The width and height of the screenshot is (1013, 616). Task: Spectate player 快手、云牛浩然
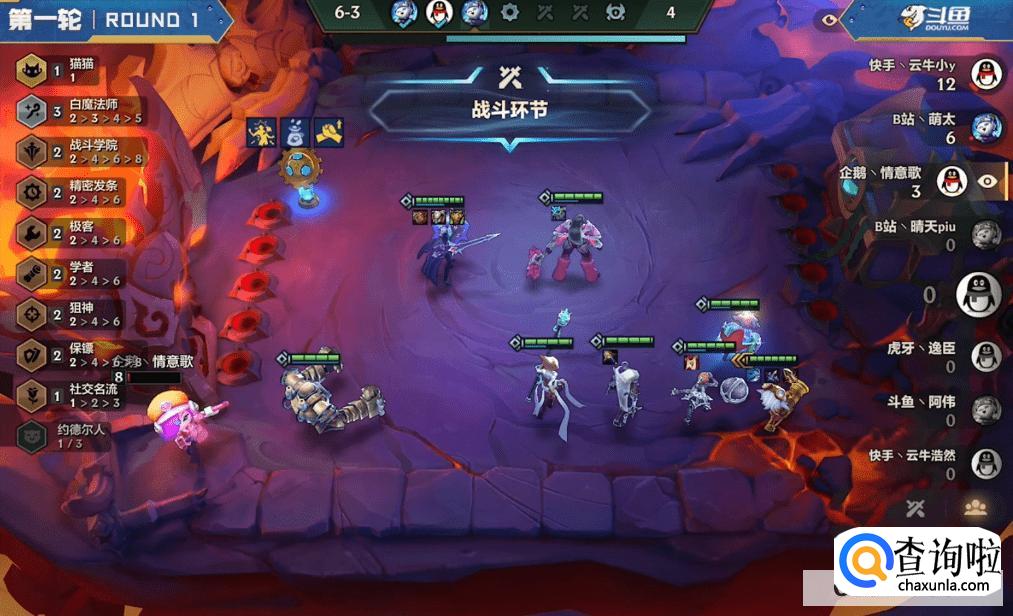(986, 464)
